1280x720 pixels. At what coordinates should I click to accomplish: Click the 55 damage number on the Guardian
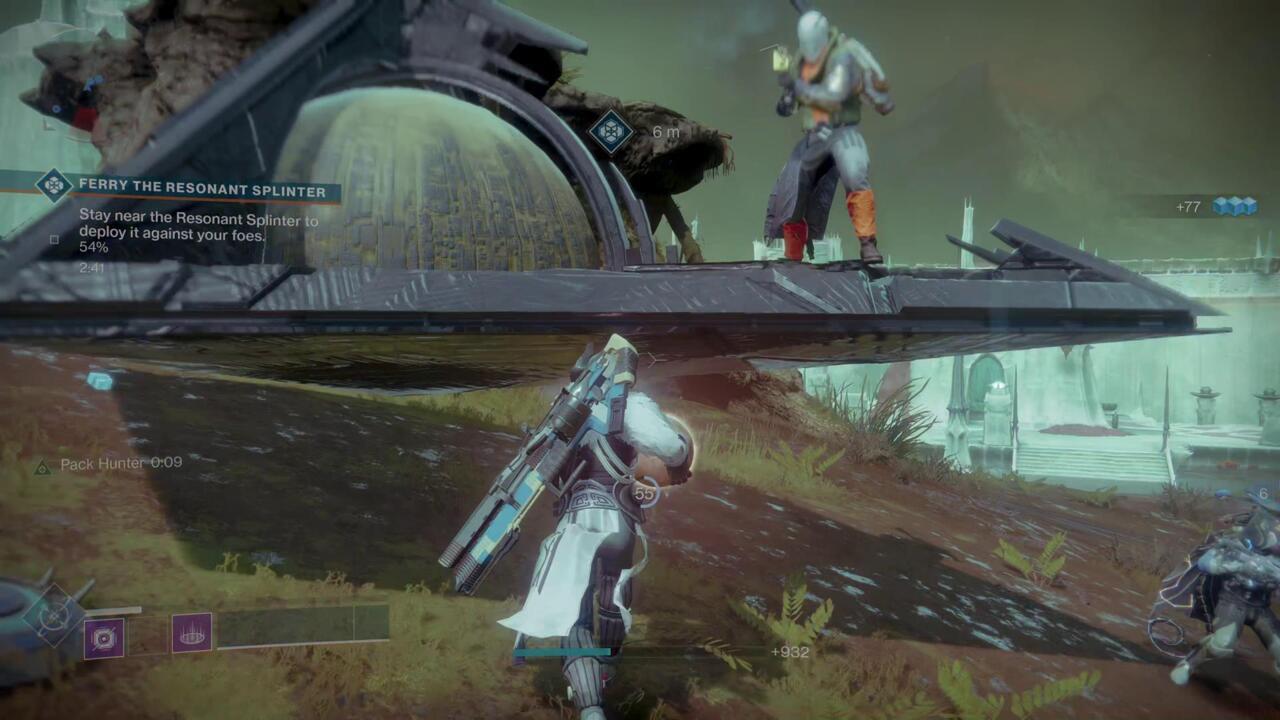(644, 492)
